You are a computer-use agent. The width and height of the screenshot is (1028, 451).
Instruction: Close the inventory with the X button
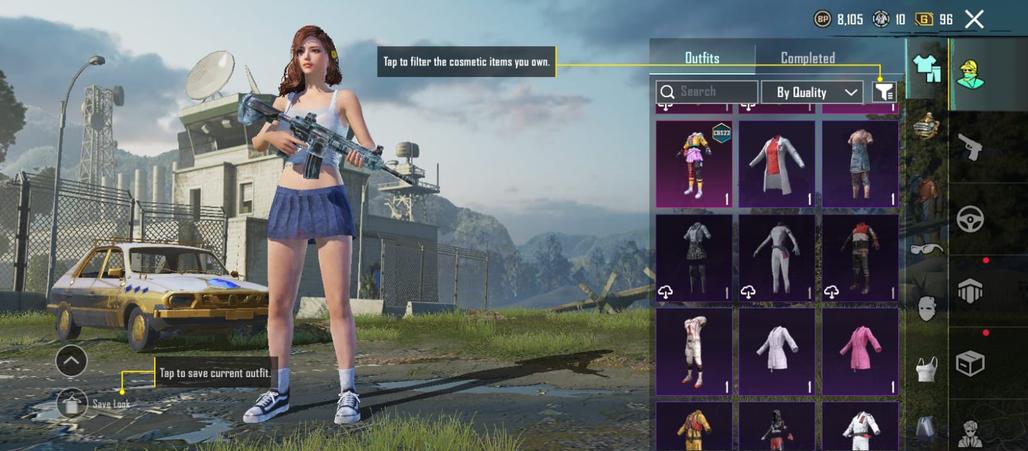tap(975, 19)
